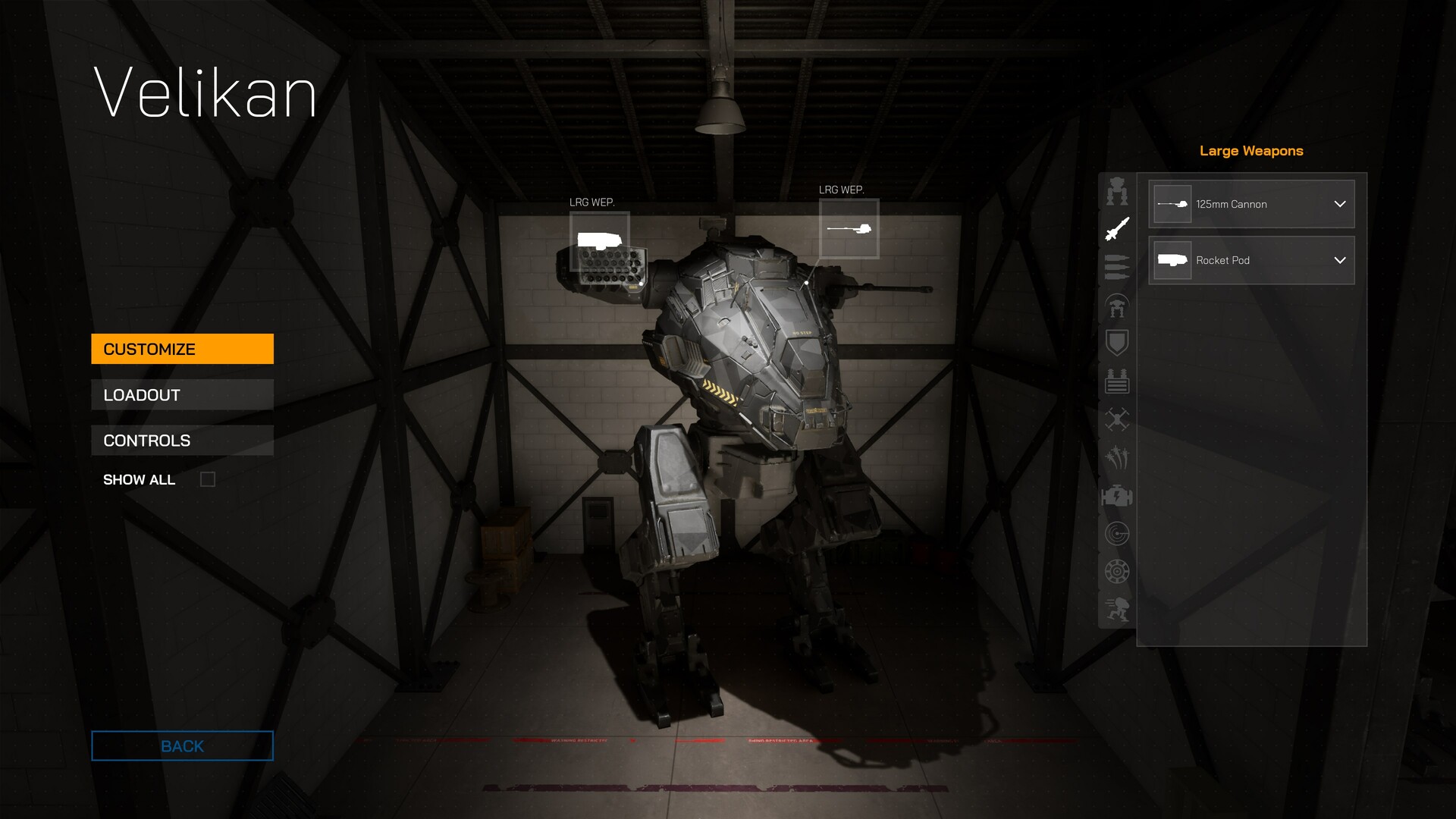Open the radar sensor category icon
This screenshot has width=1456, height=819.
[x=1116, y=533]
